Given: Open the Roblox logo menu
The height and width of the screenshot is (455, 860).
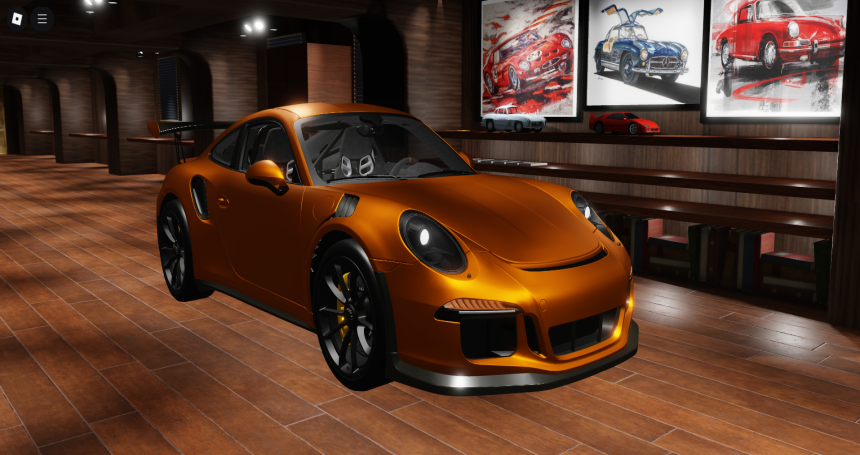Looking at the screenshot, I should tap(15, 18).
